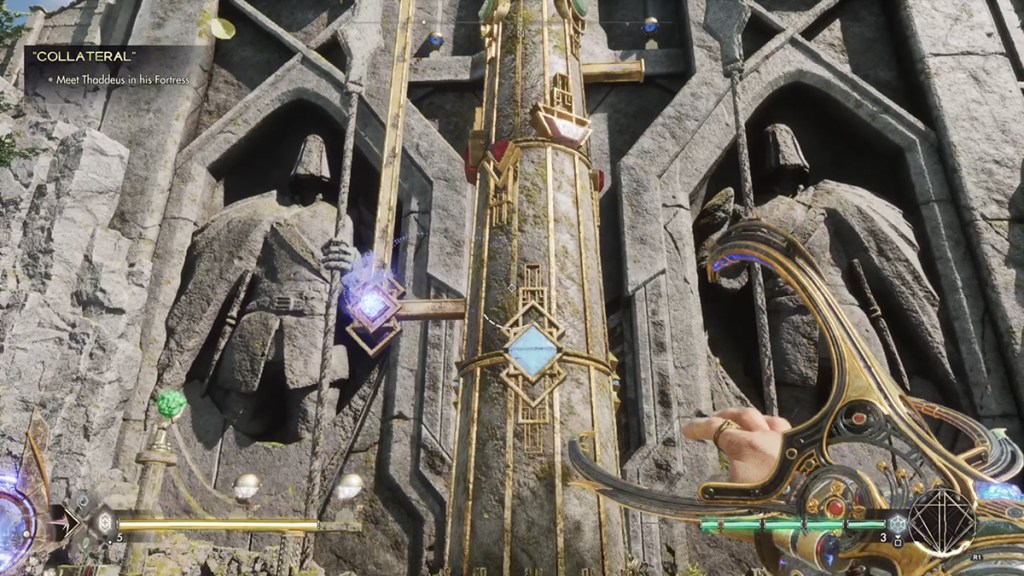Use the health crystal with 5 charges
The width and height of the screenshot is (1024, 576).
103,523
